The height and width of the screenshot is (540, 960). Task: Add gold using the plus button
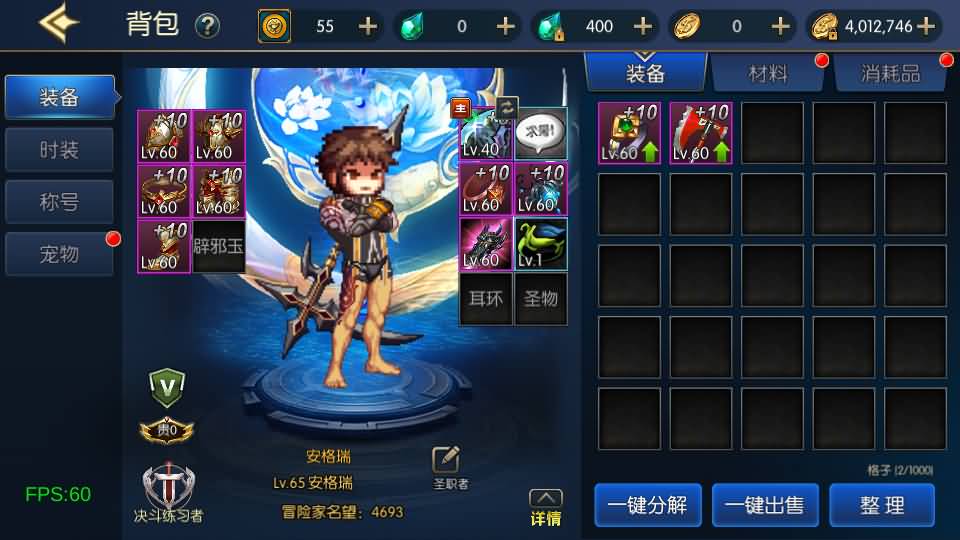pyautogui.click(x=926, y=26)
